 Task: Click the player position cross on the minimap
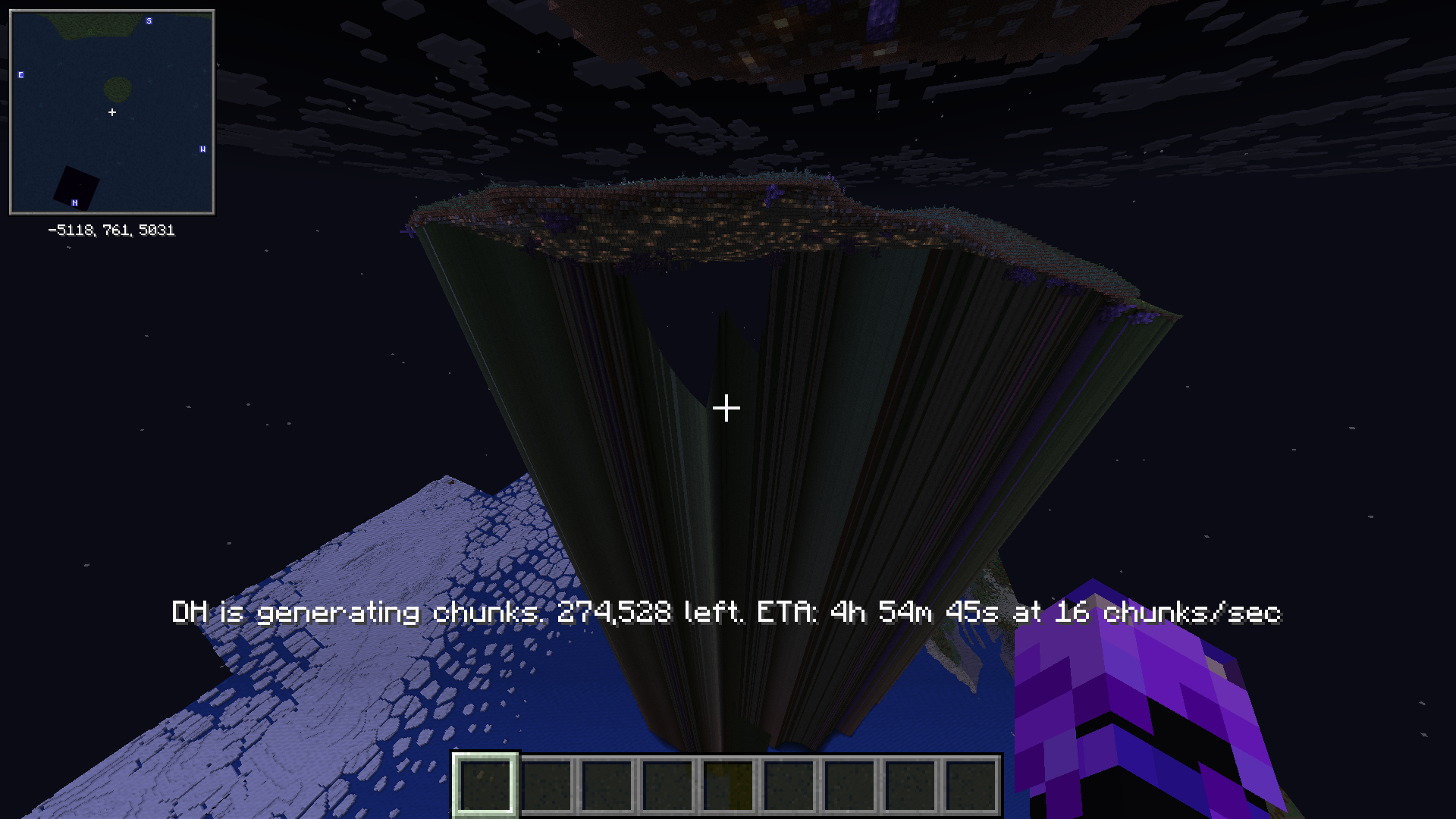coord(112,111)
